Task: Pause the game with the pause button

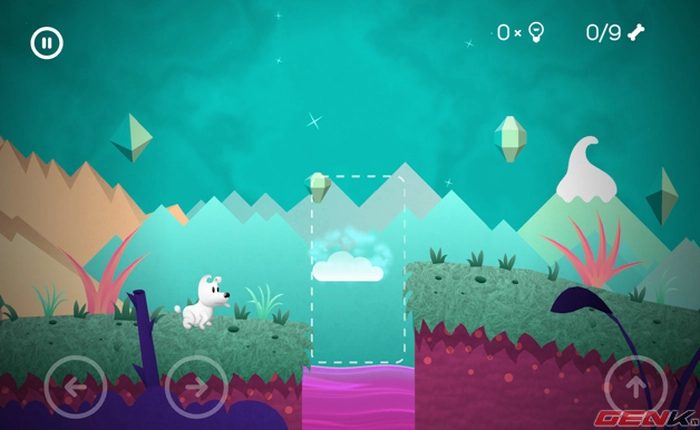Action: [47, 43]
